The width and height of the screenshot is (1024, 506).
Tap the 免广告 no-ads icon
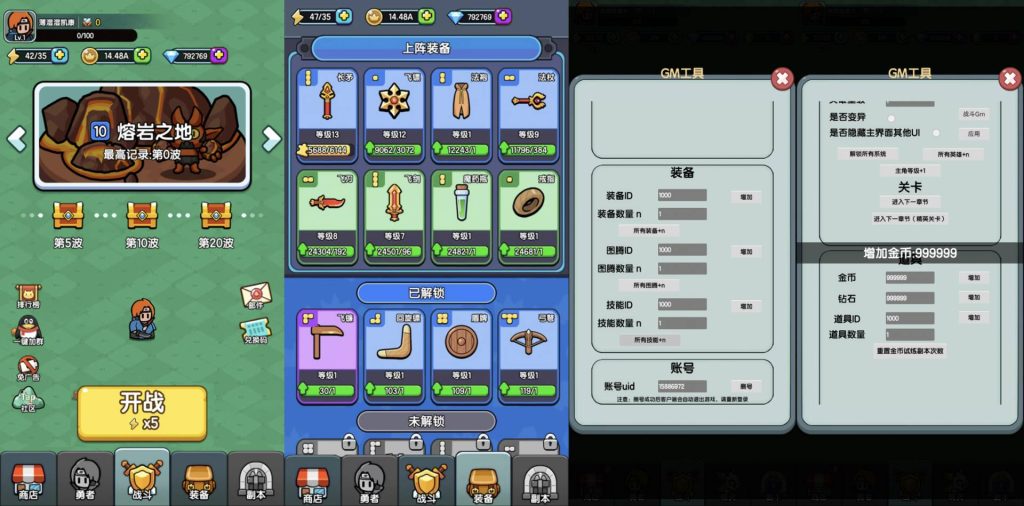[28, 365]
